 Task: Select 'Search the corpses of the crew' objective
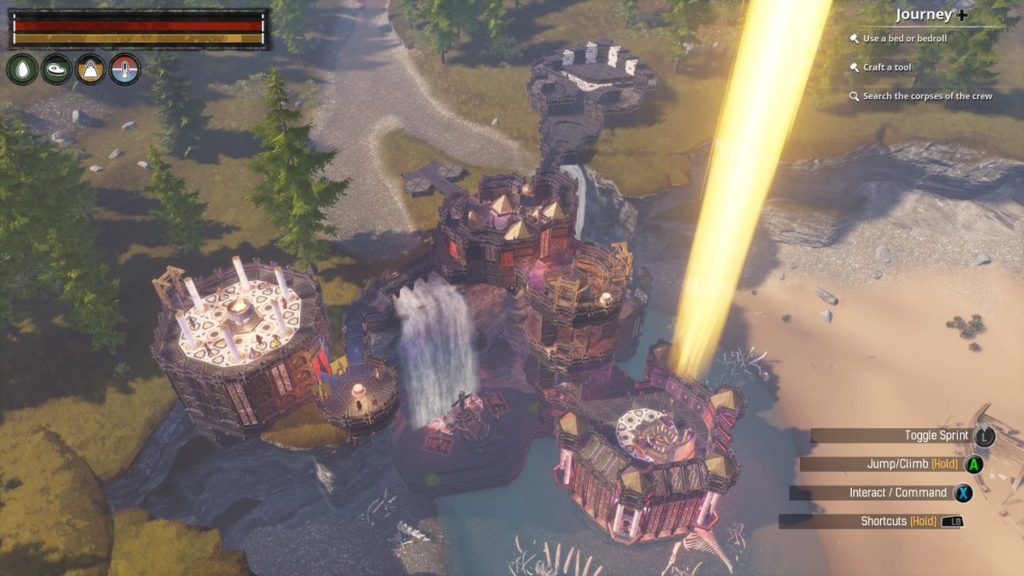[926, 96]
